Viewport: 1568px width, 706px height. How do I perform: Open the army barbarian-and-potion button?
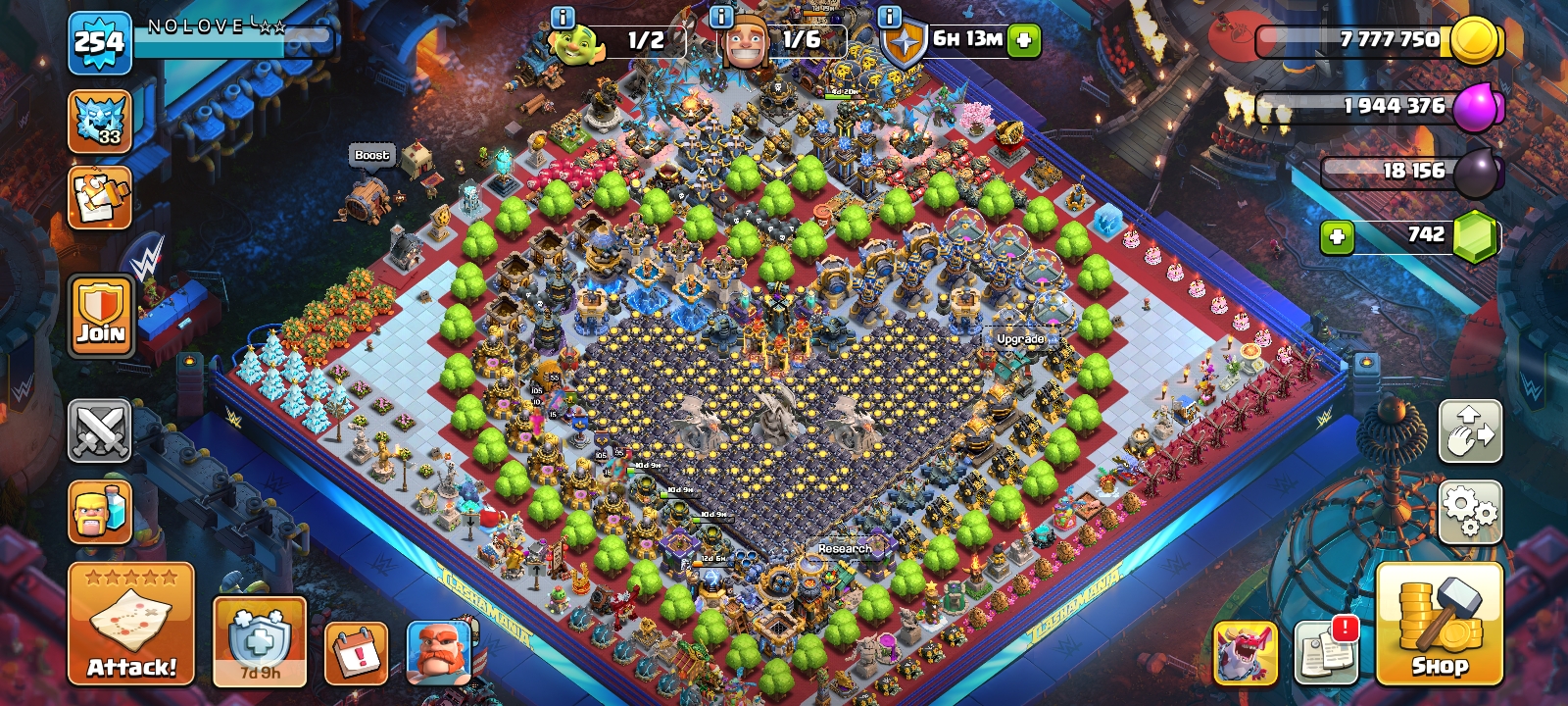[x=100, y=511]
